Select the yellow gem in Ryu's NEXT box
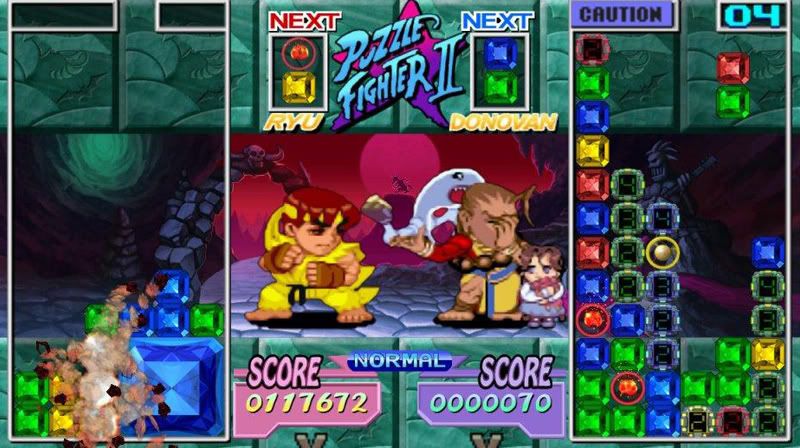This screenshot has height=448, width=800. click(298, 87)
